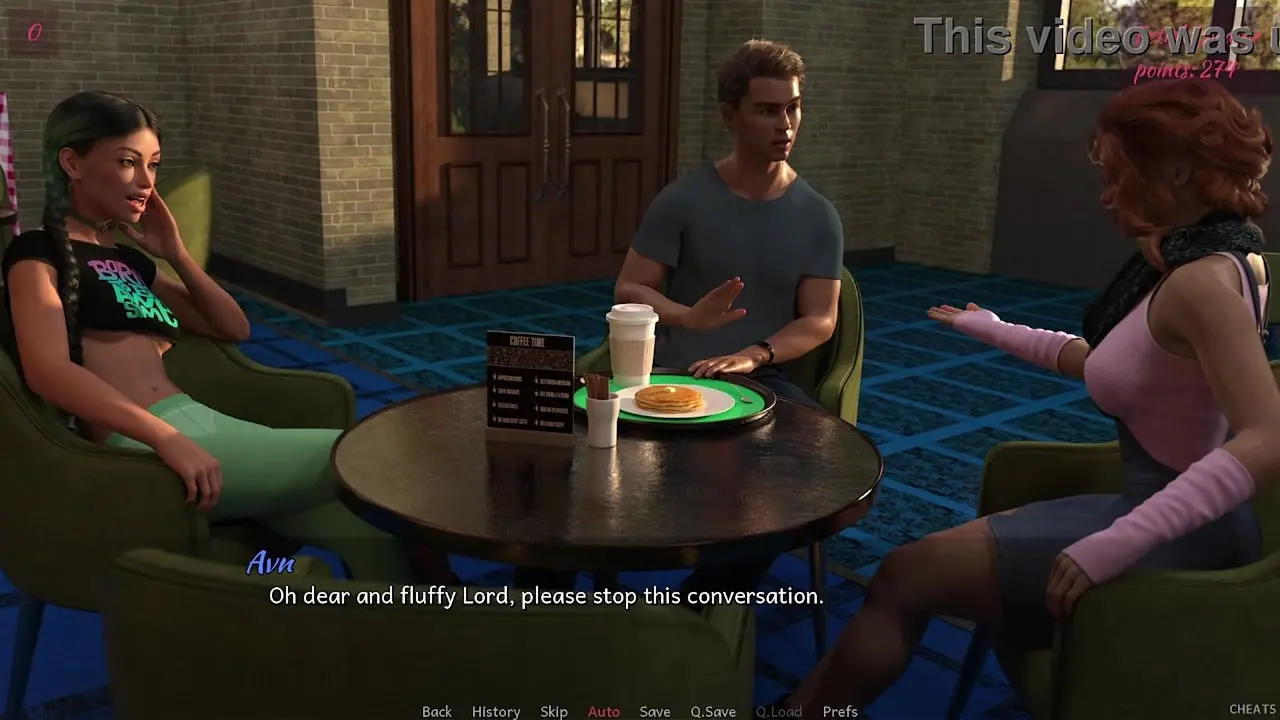Go back one dialogue line

[437, 711]
